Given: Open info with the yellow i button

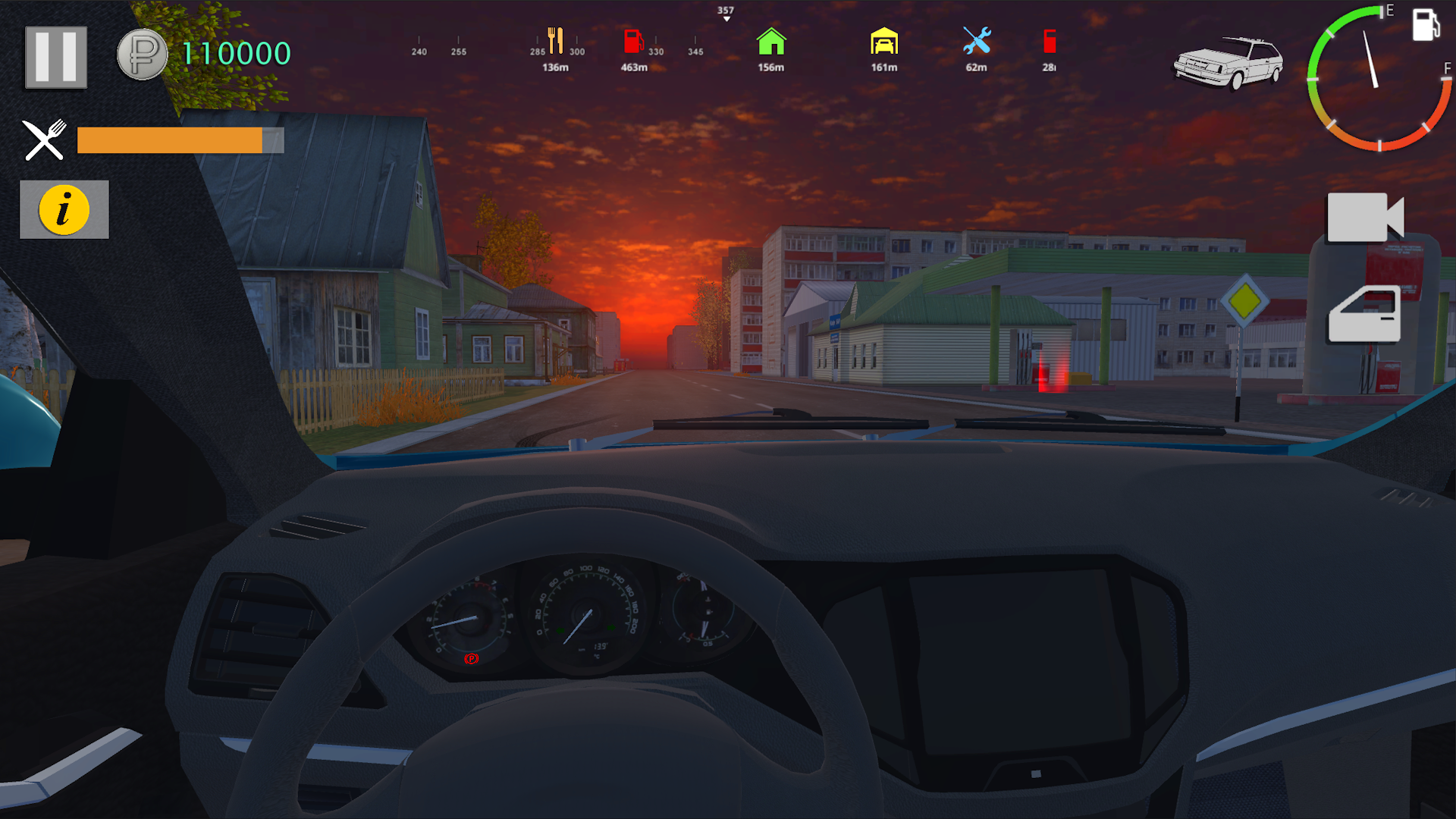Looking at the screenshot, I should pyautogui.click(x=64, y=209).
